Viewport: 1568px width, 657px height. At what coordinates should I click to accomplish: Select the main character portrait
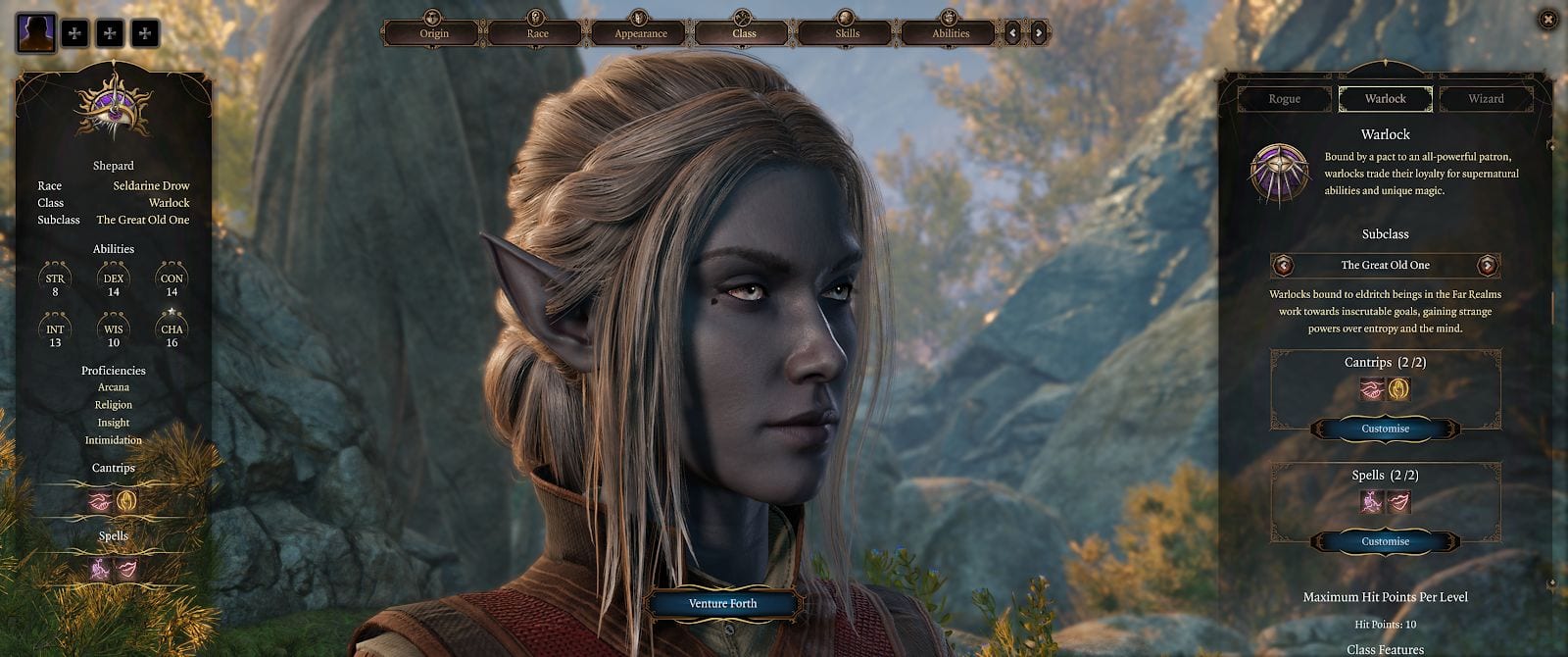[36, 33]
